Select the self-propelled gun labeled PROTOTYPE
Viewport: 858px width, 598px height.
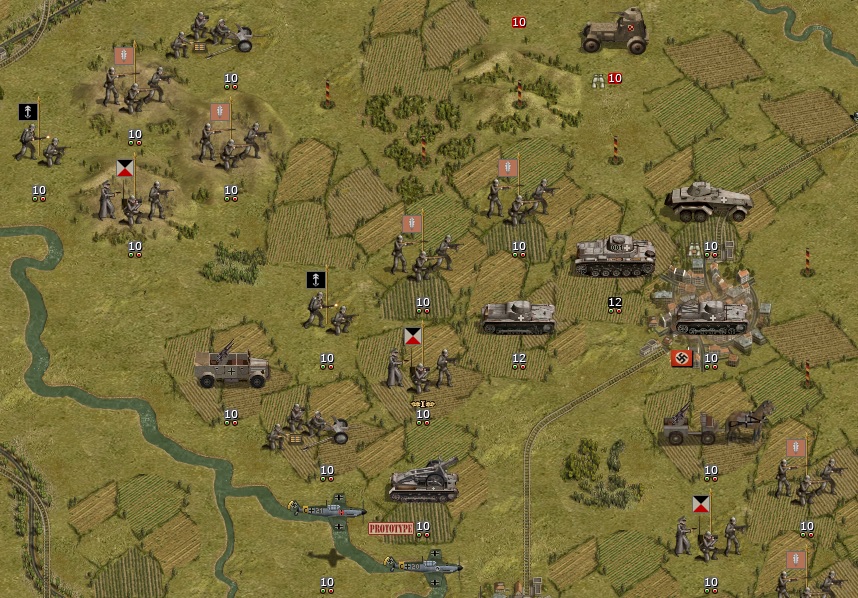423,482
